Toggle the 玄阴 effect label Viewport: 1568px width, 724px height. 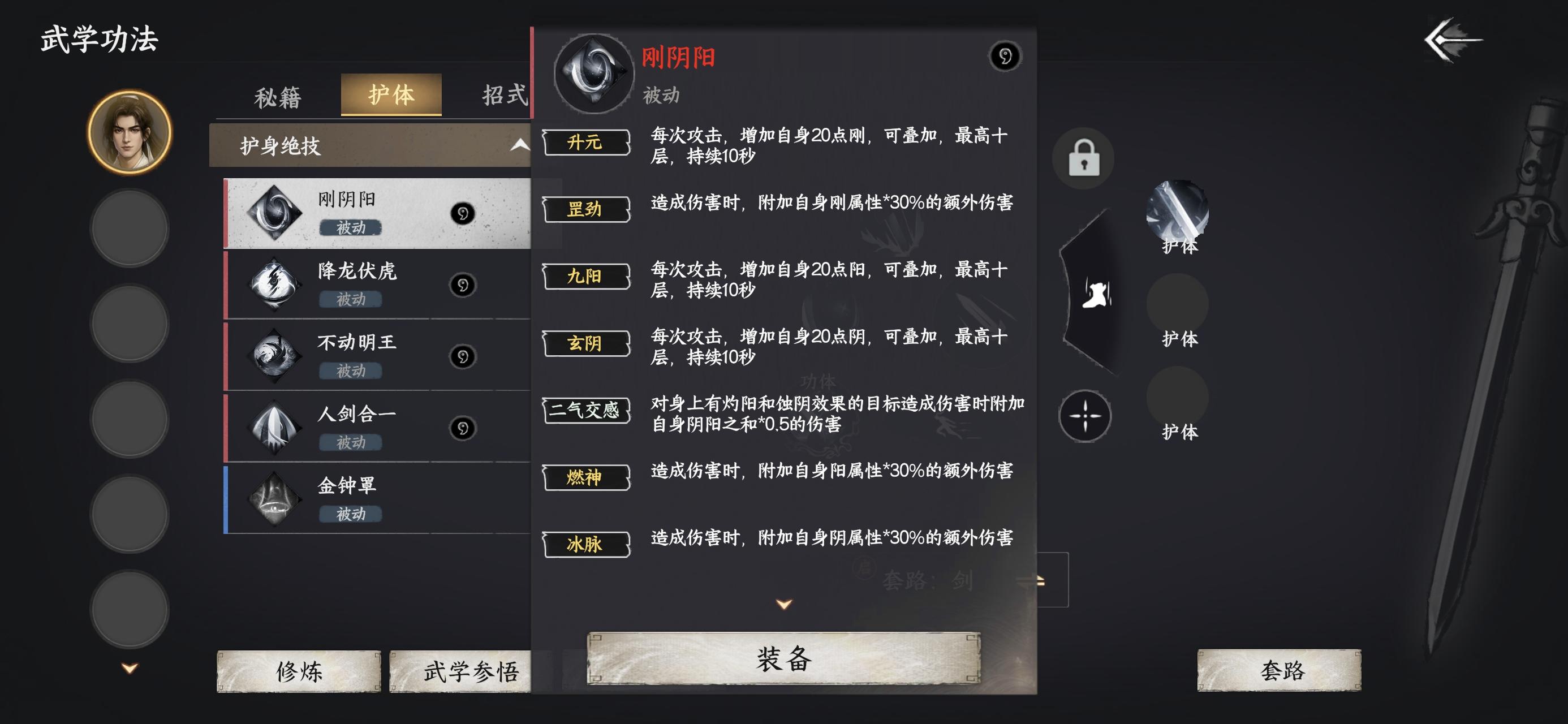pyautogui.click(x=585, y=344)
